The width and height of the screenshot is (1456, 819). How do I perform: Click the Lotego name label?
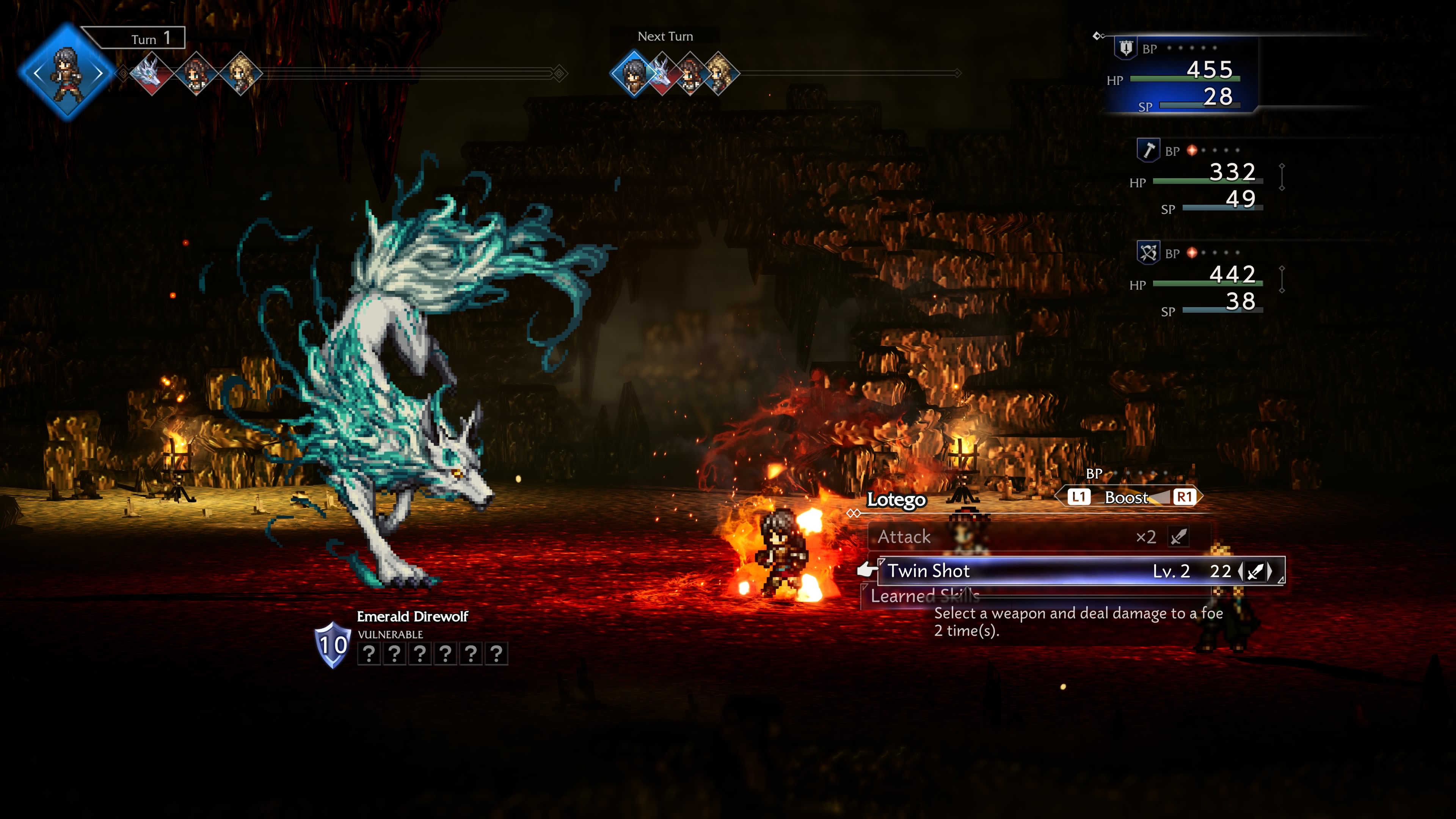pyautogui.click(x=896, y=501)
